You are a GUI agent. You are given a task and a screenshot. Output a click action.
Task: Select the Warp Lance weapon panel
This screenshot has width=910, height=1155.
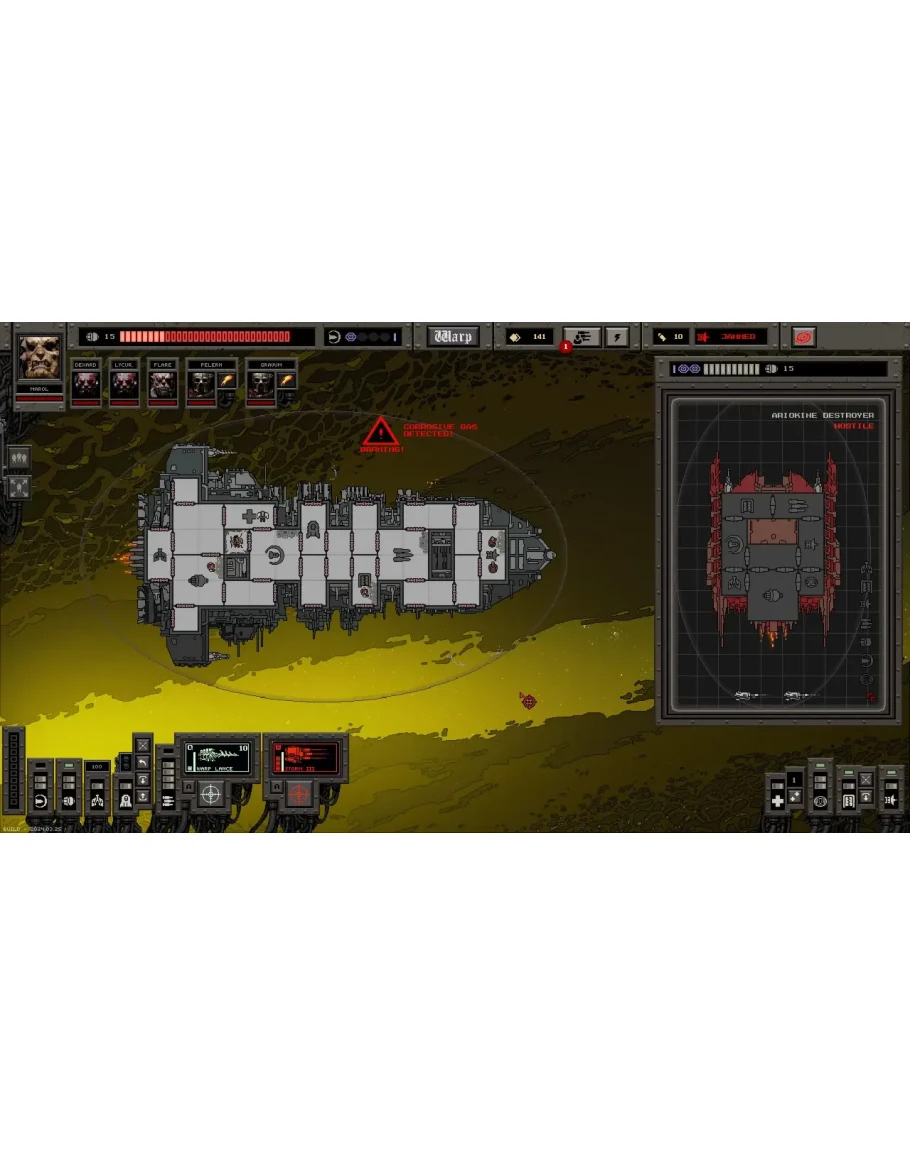tap(217, 757)
